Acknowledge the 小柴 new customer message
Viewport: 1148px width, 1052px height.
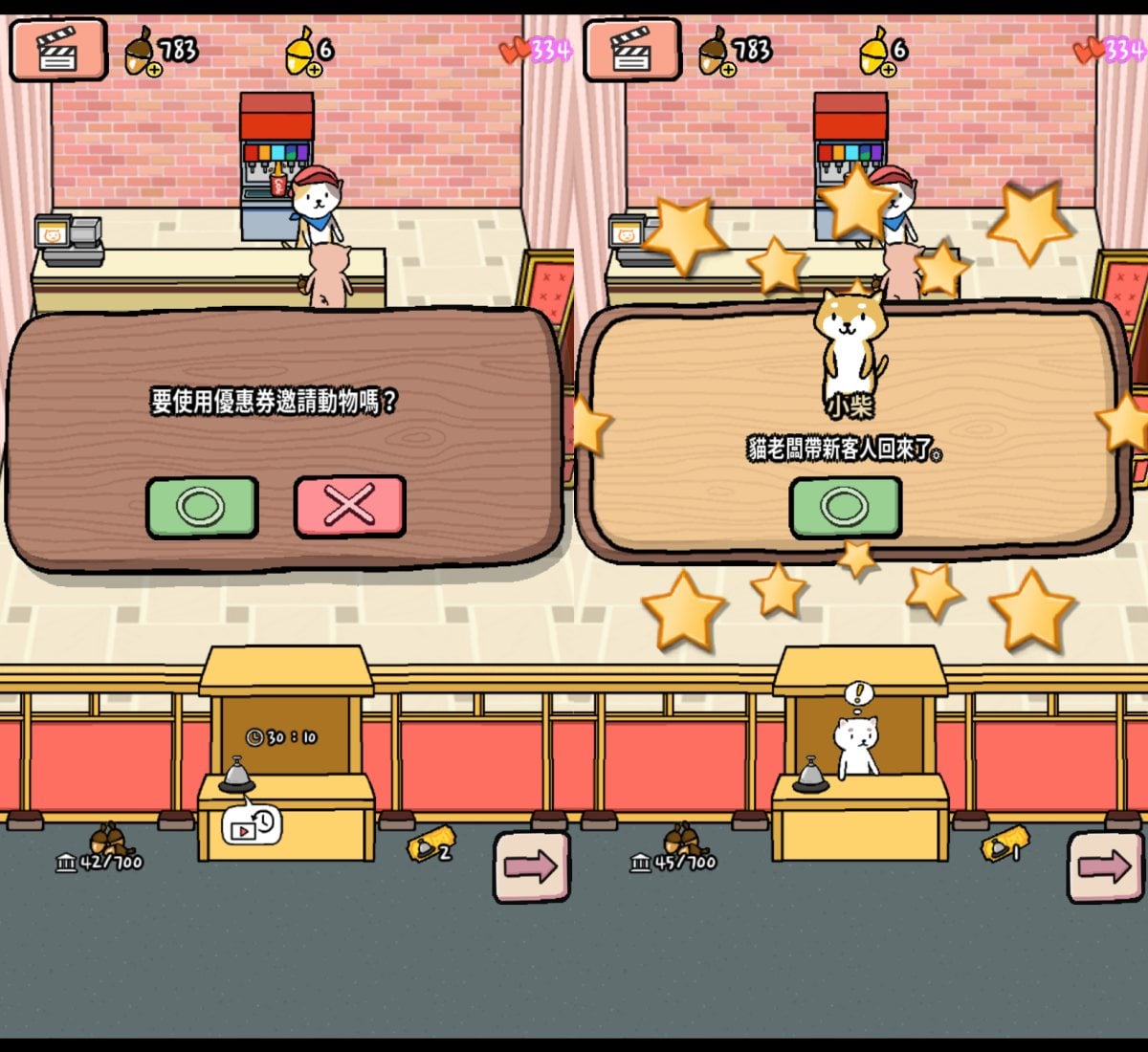(x=845, y=507)
